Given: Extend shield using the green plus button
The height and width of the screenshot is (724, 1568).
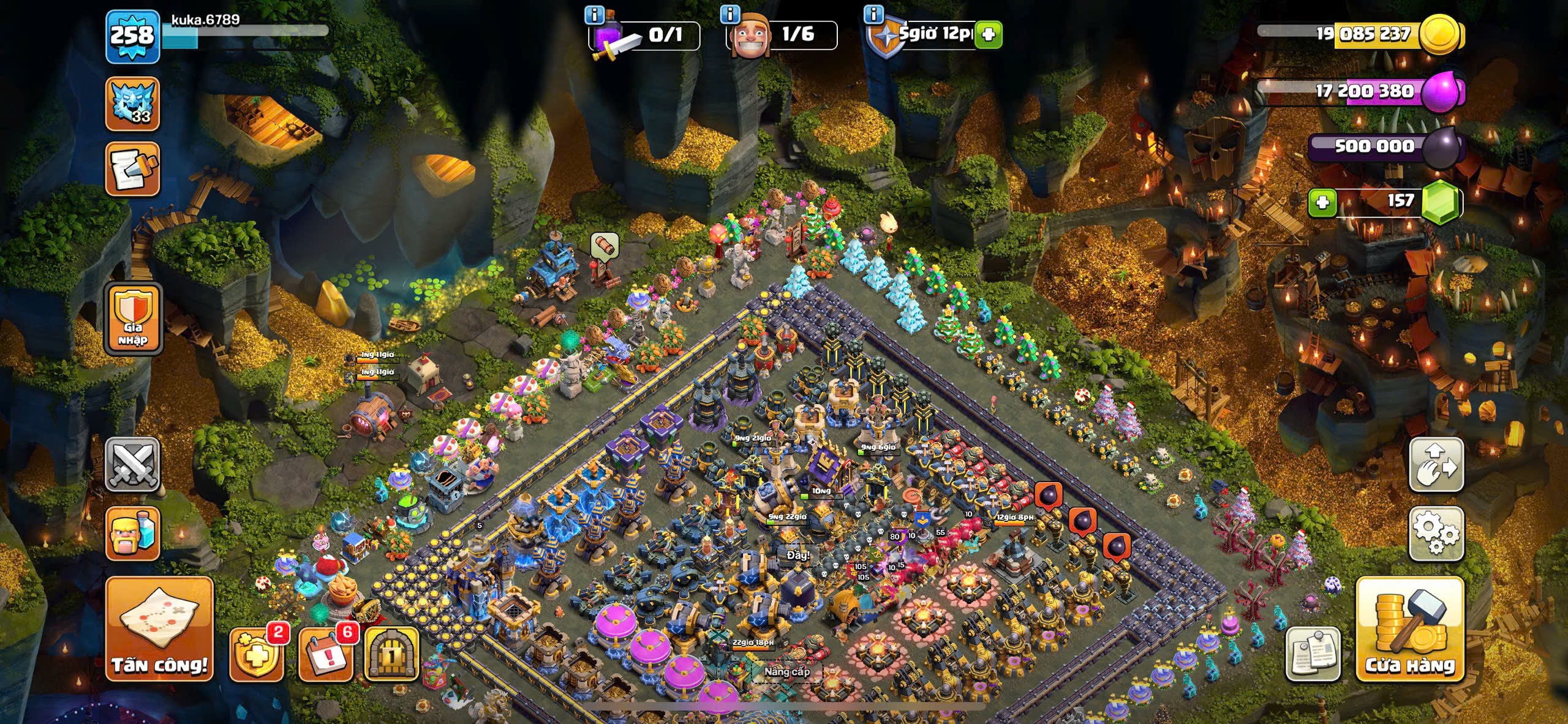Looking at the screenshot, I should [x=988, y=35].
